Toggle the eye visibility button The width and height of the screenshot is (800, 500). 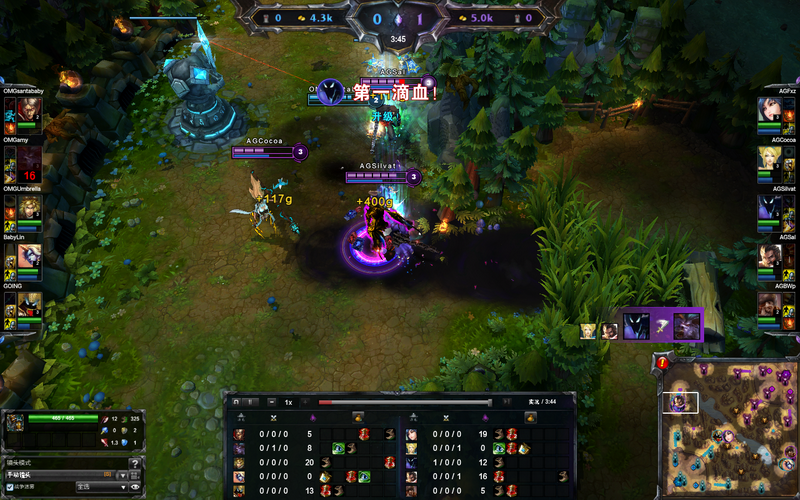coord(135,487)
